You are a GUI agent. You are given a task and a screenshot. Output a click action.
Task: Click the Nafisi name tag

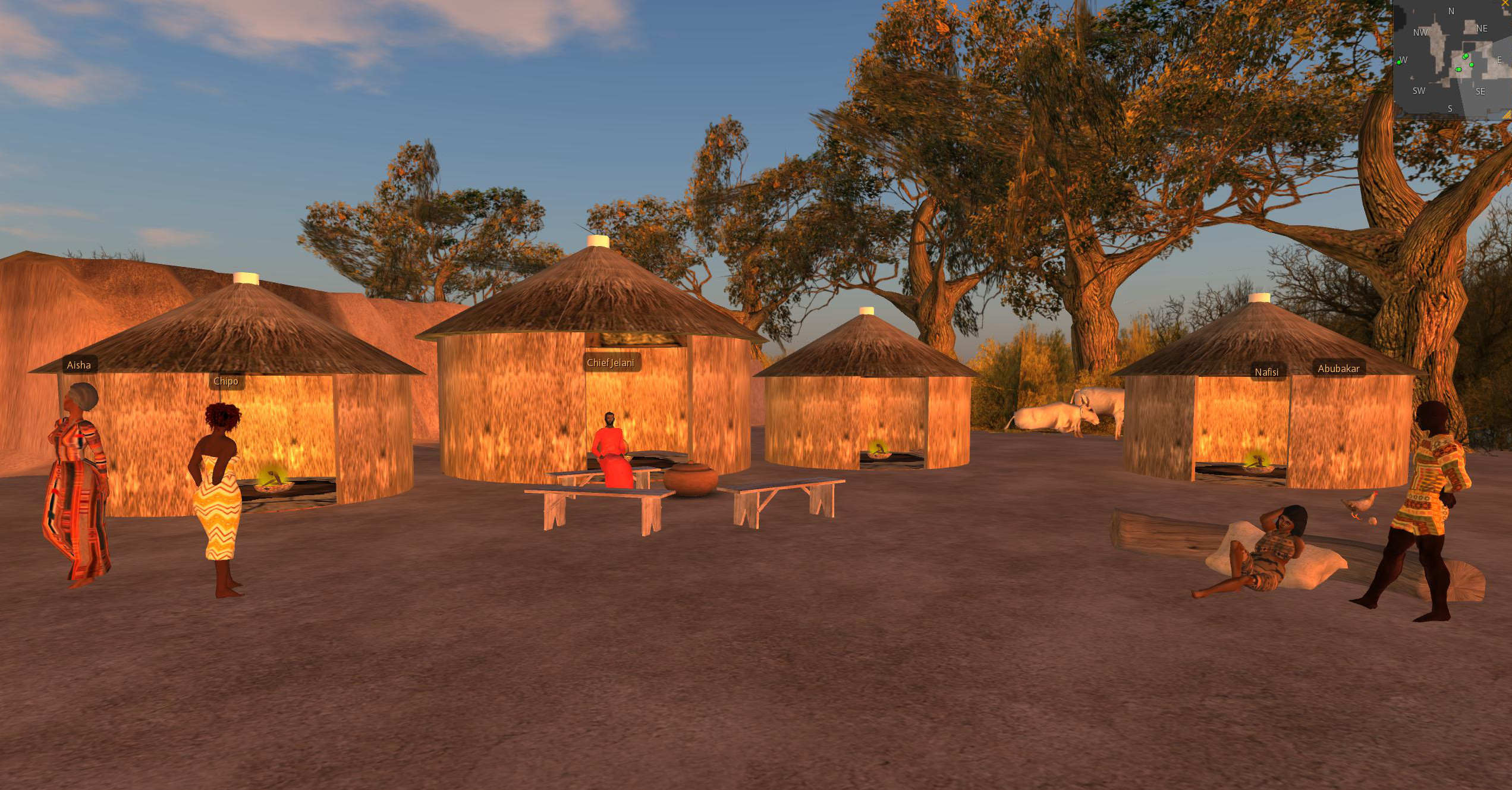point(1266,372)
